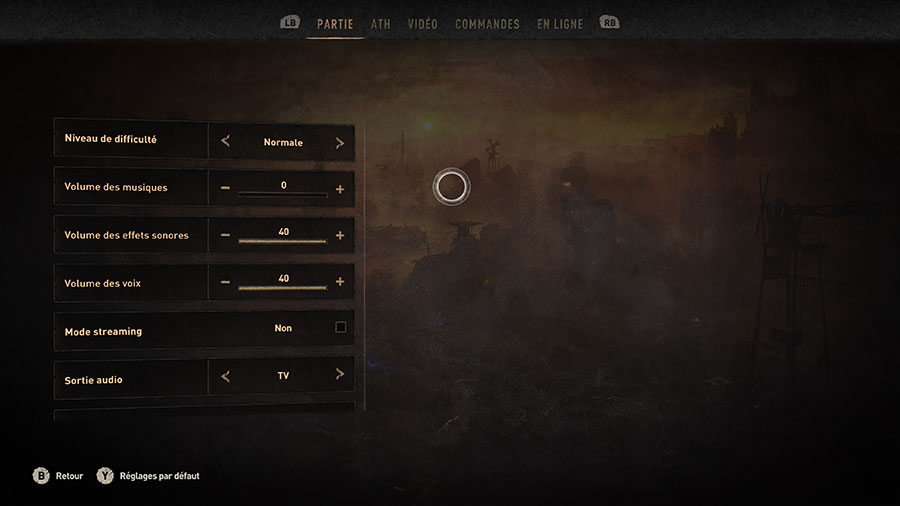
Task: Switch to the ATH tab
Action: coord(380,24)
